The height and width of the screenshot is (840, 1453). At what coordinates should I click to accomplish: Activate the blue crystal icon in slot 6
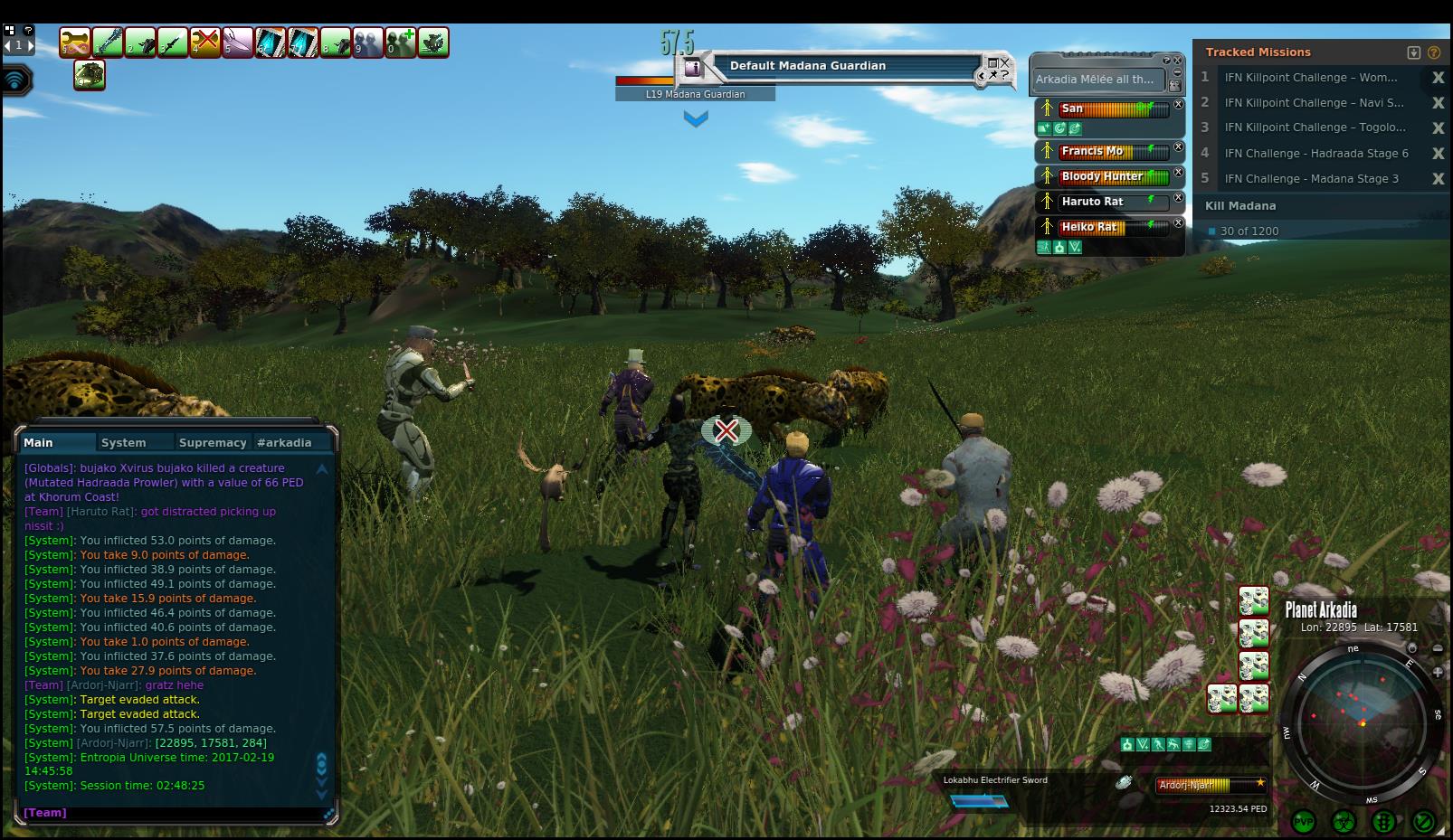[x=271, y=42]
